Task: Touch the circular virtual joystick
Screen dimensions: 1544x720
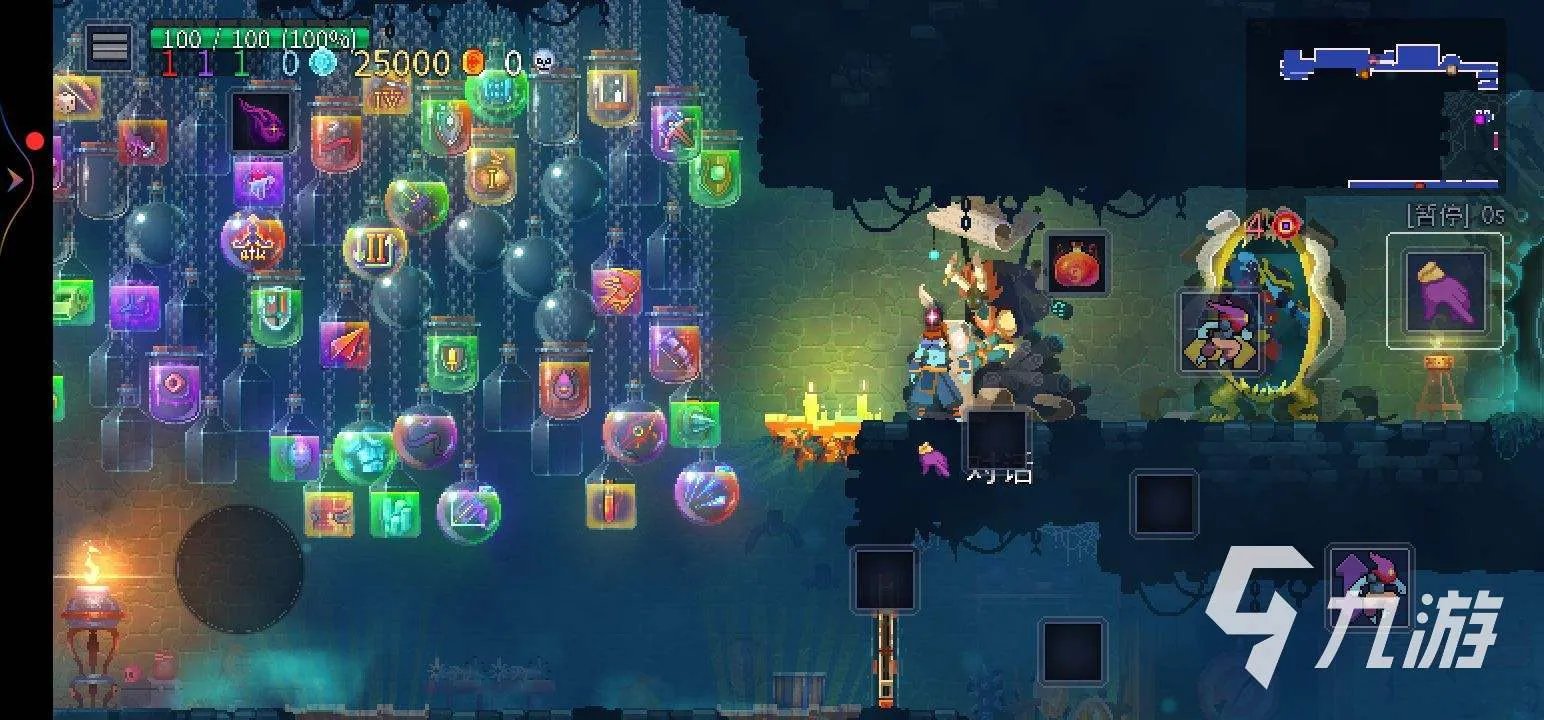Action: click(x=239, y=569)
